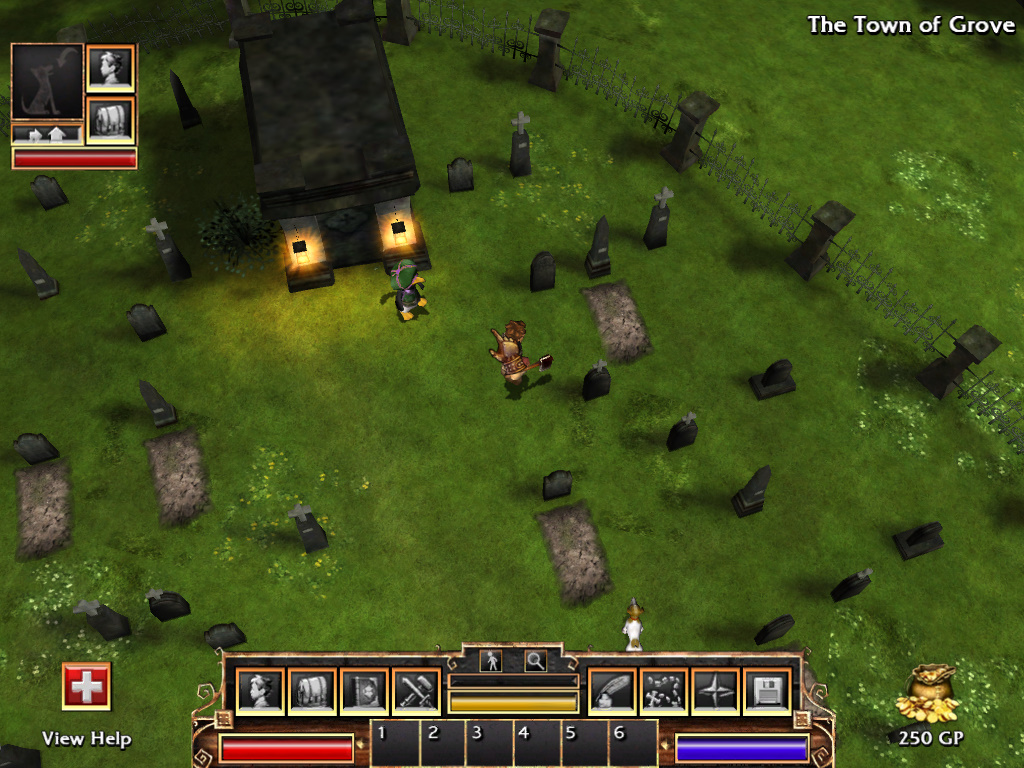
Task: Save the game with the floppy disk icon
Action: tap(768, 691)
